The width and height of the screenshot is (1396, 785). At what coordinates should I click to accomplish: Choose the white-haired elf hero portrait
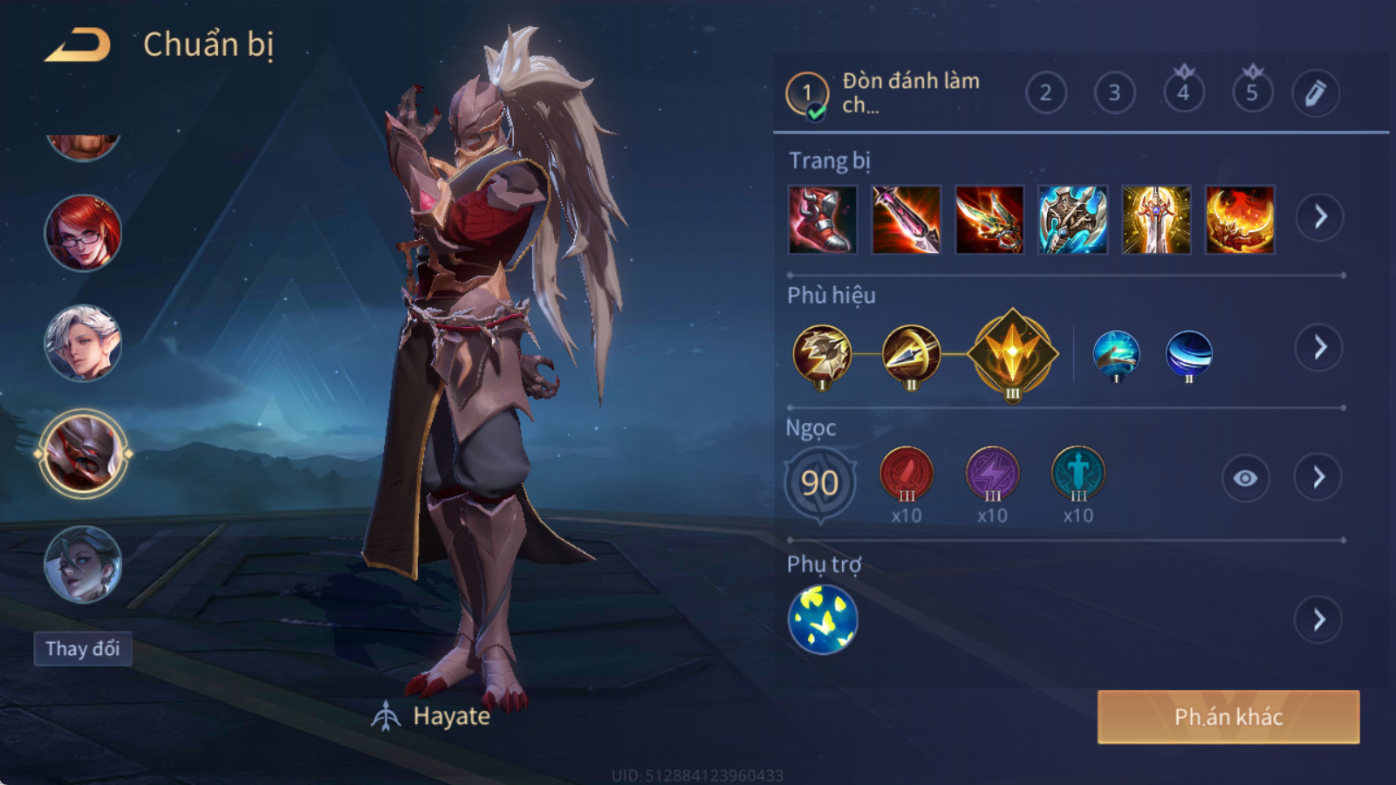point(83,343)
